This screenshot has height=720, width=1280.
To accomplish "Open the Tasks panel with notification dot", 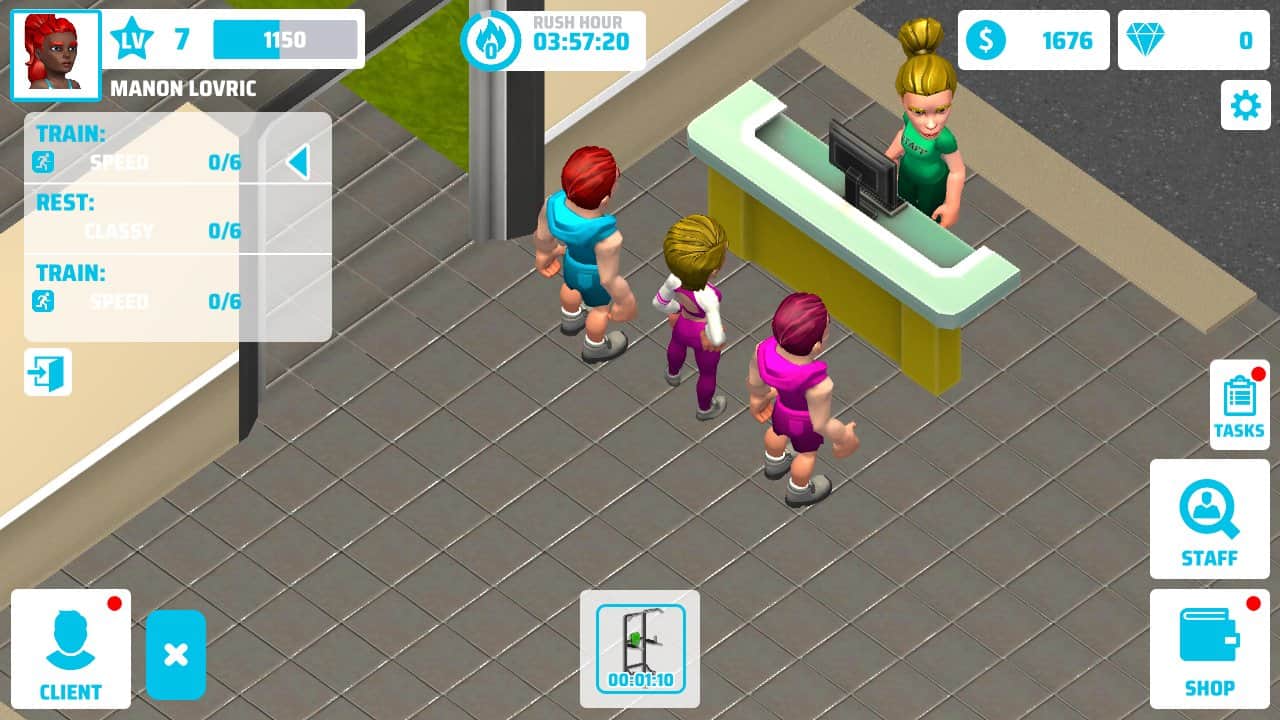I will click(1239, 403).
